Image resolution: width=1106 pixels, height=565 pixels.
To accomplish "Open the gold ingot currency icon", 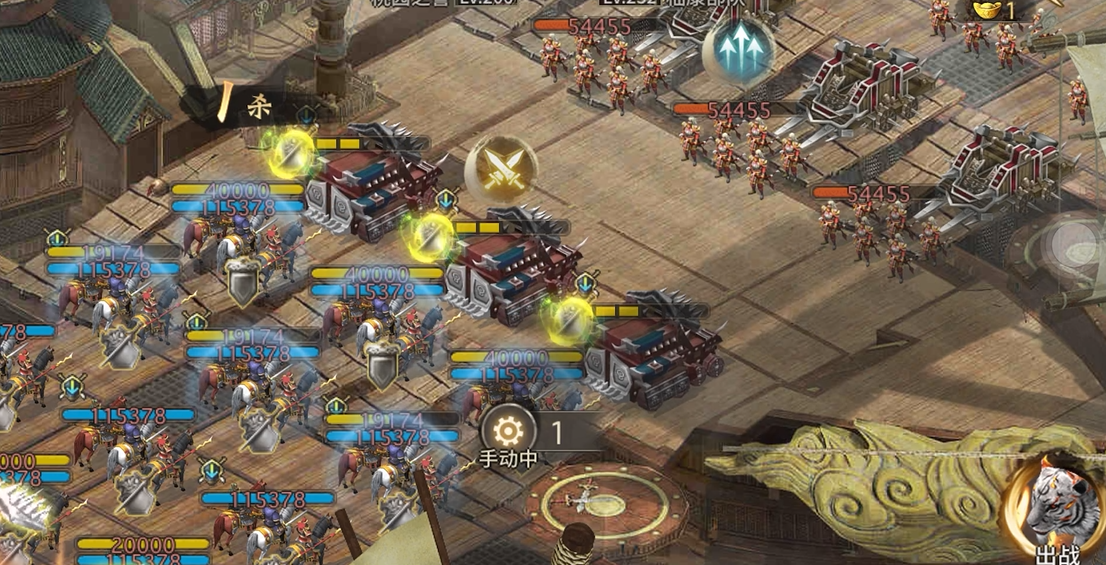I will pos(988,9).
